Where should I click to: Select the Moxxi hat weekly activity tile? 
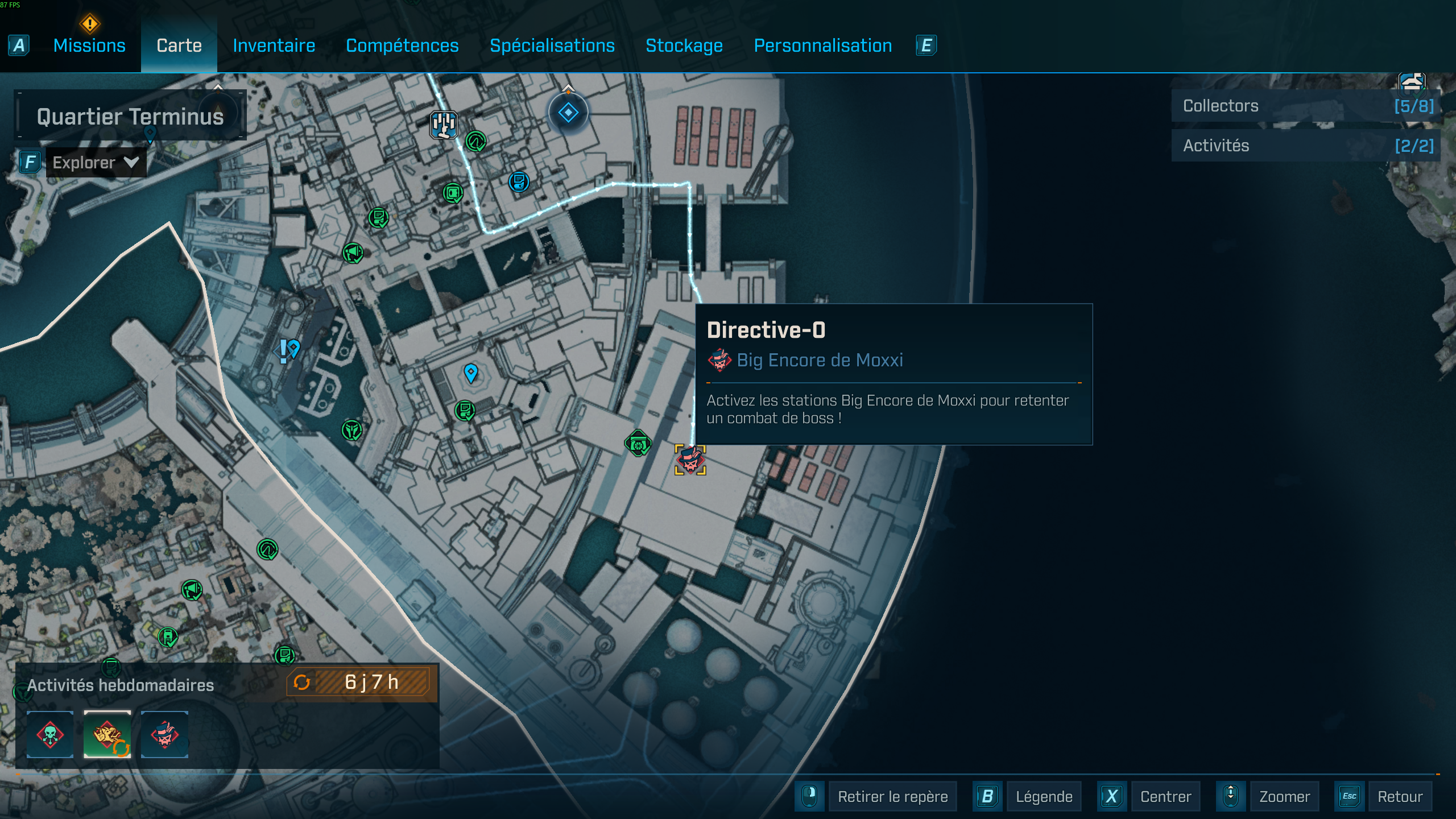(164, 734)
